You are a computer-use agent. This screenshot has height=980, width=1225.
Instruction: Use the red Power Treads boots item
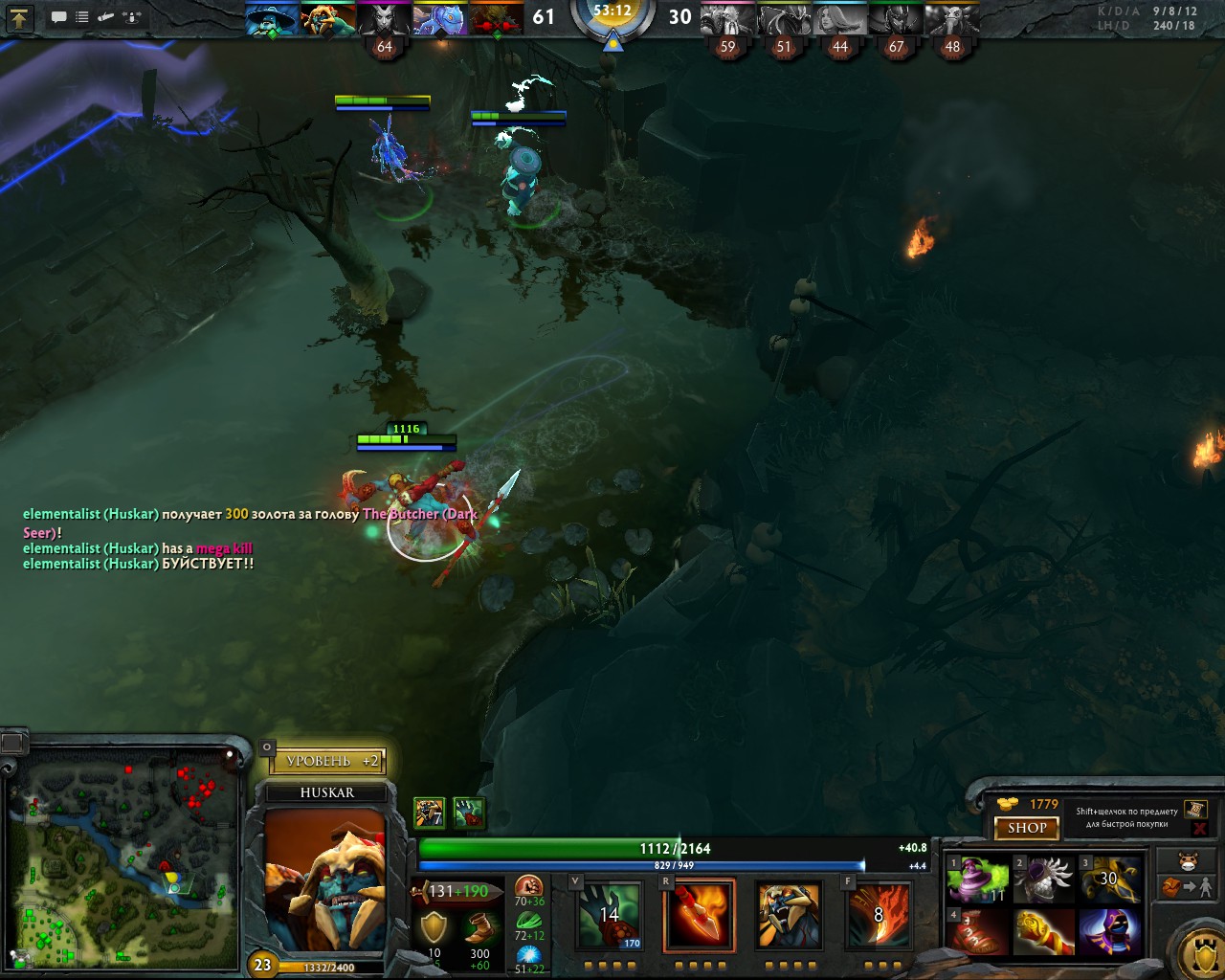(x=977, y=933)
